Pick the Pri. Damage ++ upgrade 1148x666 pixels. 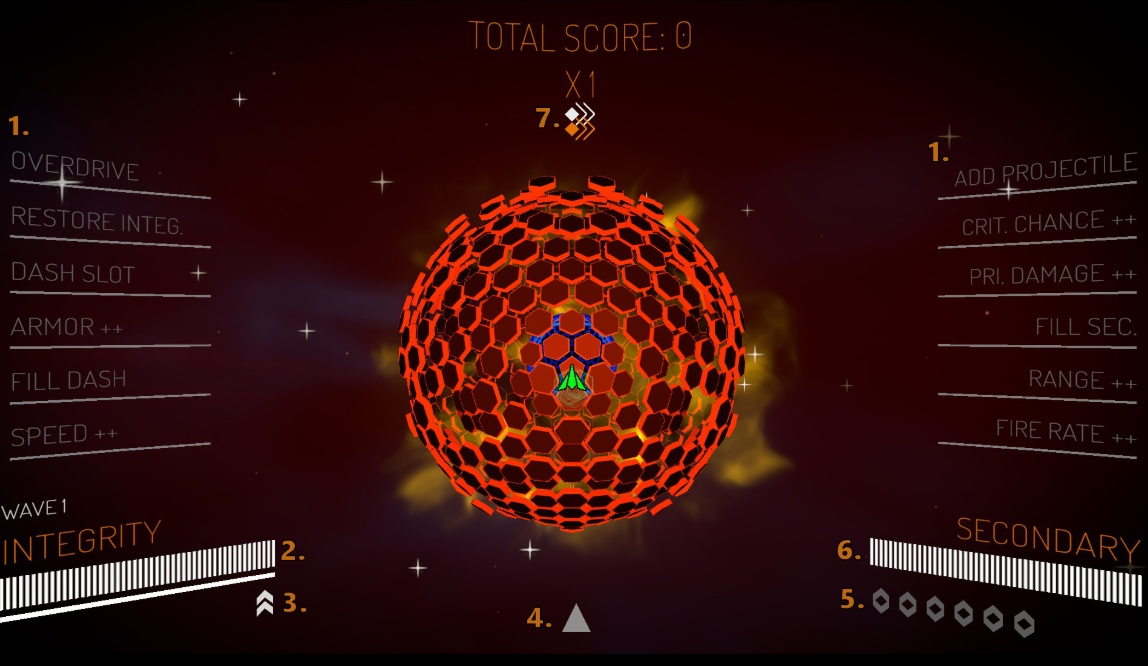pos(1052,275)
